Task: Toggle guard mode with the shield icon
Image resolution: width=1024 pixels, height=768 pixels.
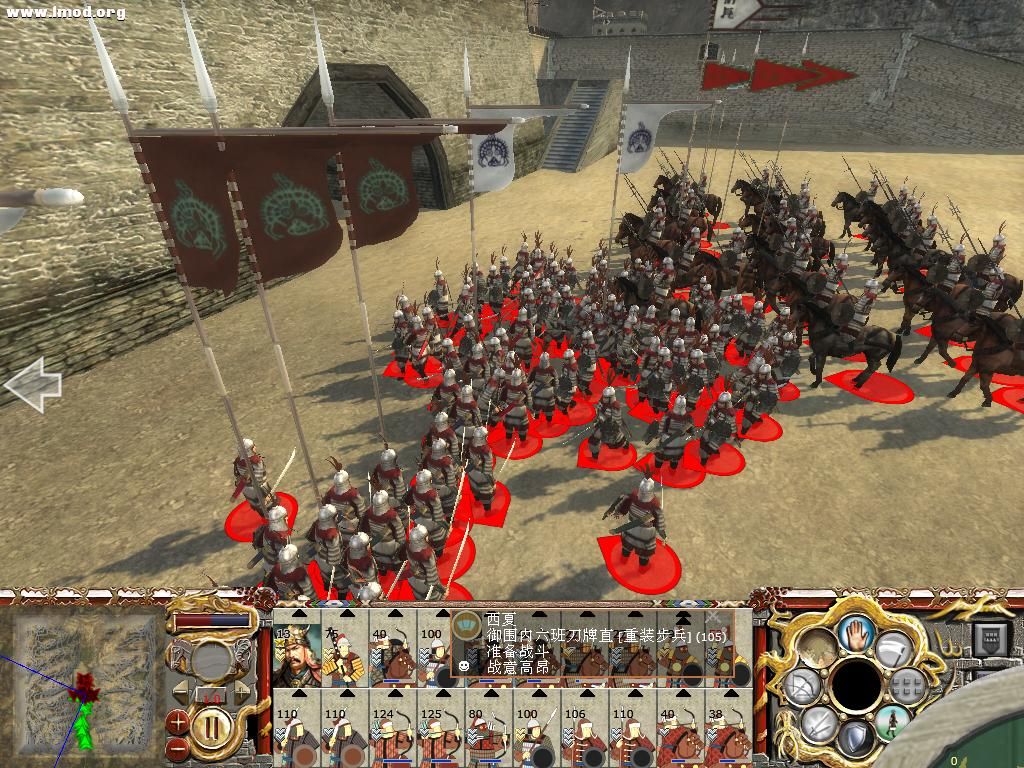Action: click(x=855, y=740)
